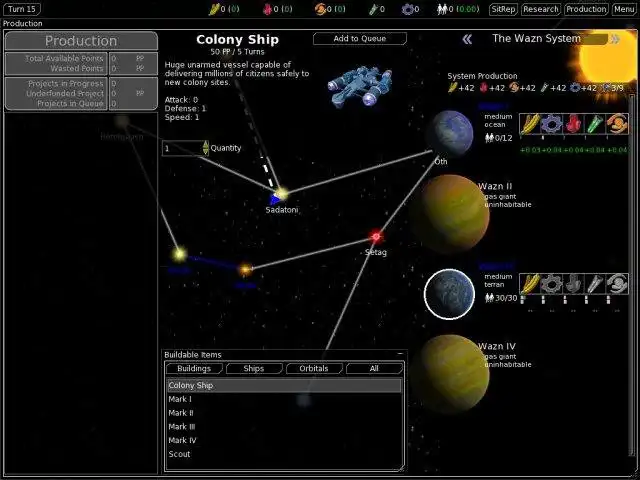640x480 pixels.
Task: Toggle the Production screen button
Action: tap(586, 9)
